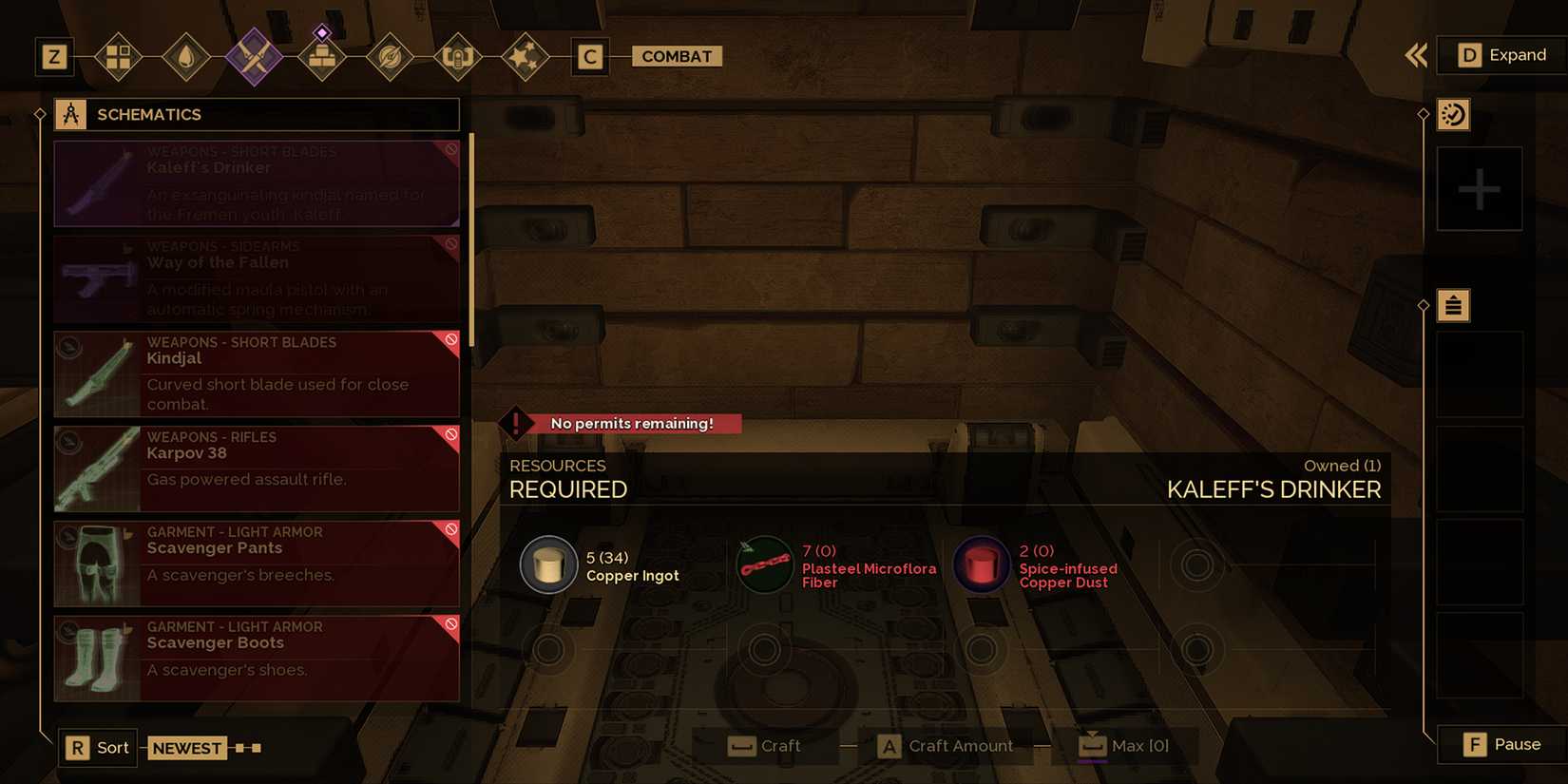Open the NEWEST sort order dropdown

187,748
